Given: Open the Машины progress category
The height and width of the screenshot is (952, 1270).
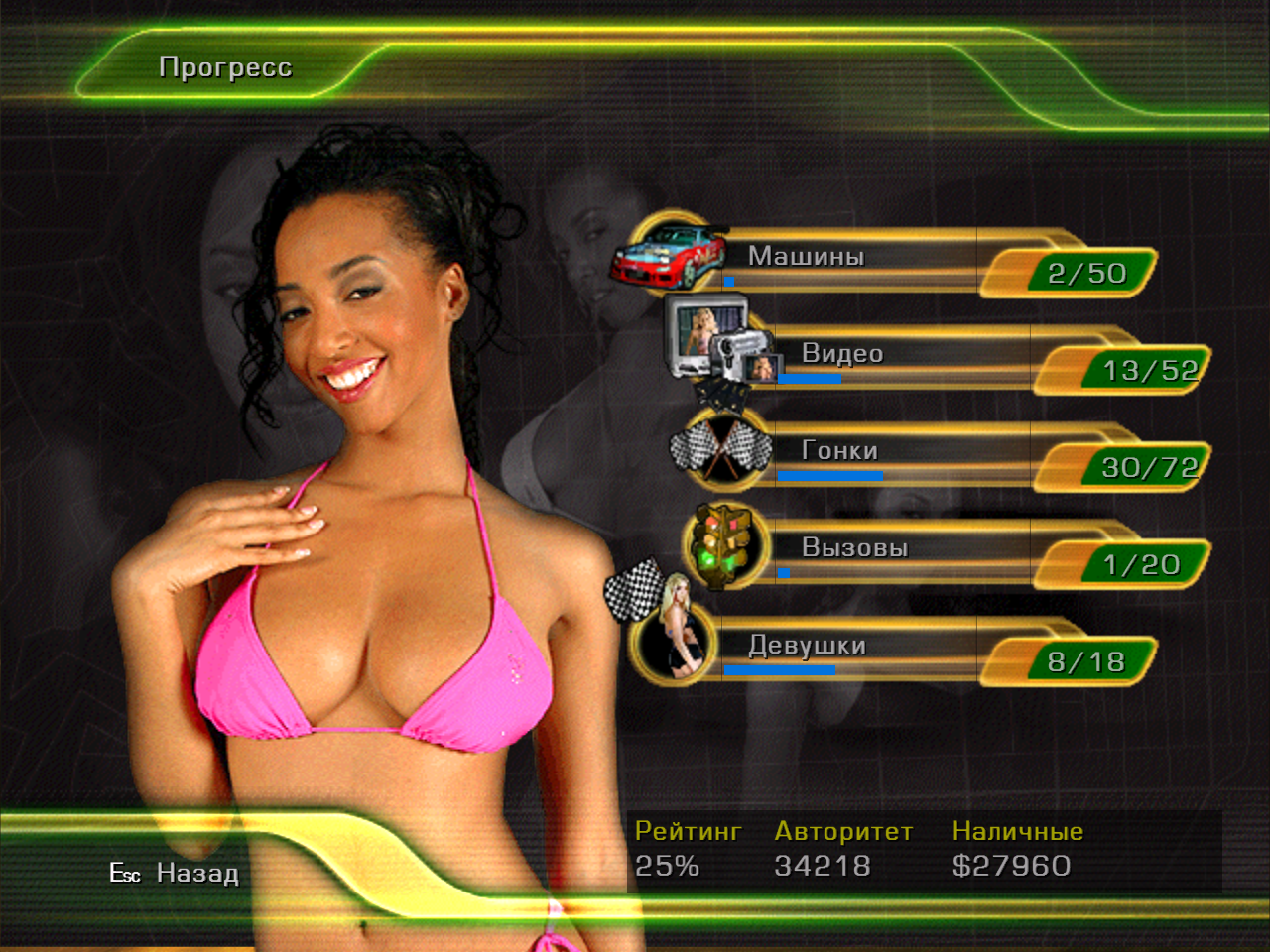Looking at the screenshot, I should click(806, 257).
